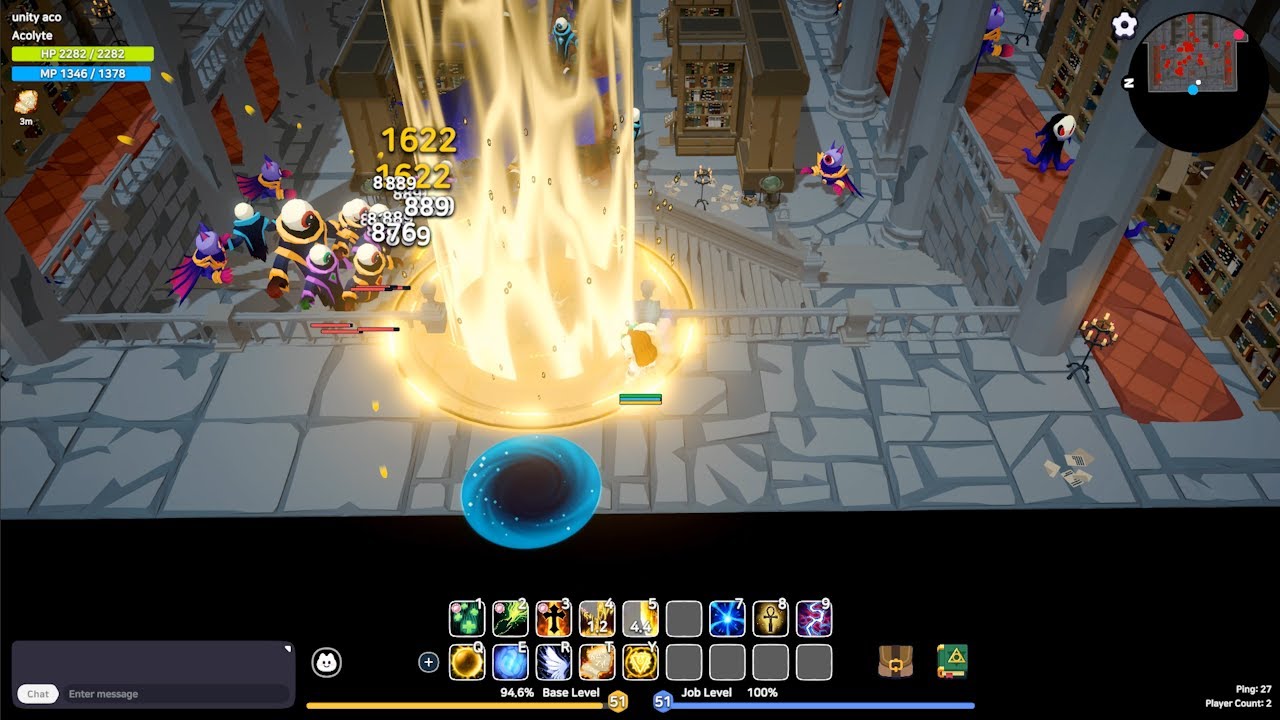Use the green lightning skill in slot 2
The width and height of the screenshot is (1280, 720).
pos(510,619)
